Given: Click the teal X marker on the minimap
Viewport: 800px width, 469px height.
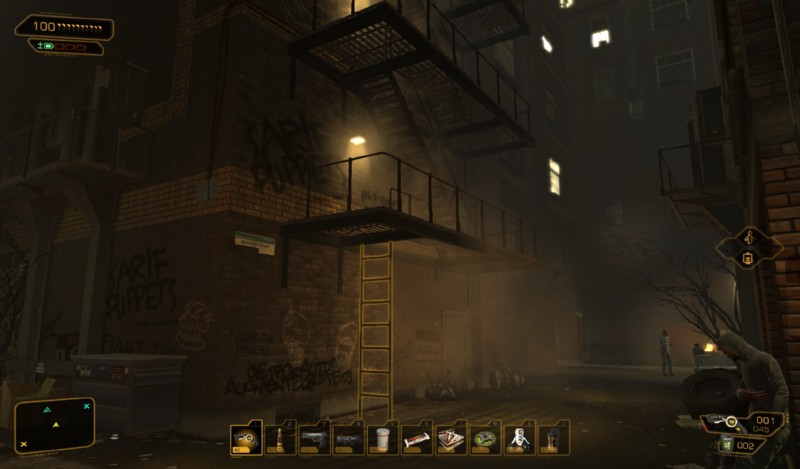Looking at the screenshot, I should tap(86, 406).
